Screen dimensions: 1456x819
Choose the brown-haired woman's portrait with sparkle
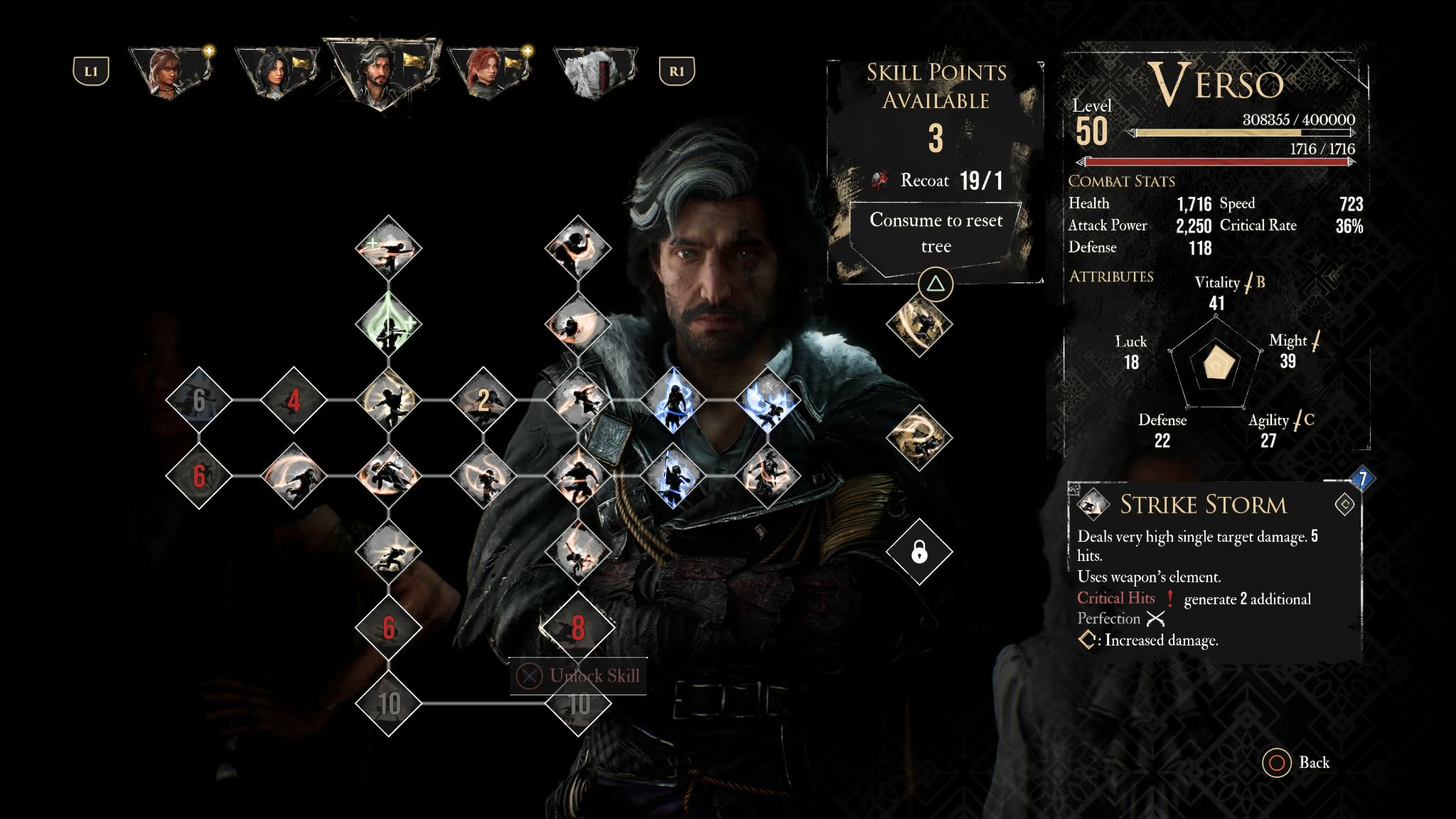[x=171, y=73]
